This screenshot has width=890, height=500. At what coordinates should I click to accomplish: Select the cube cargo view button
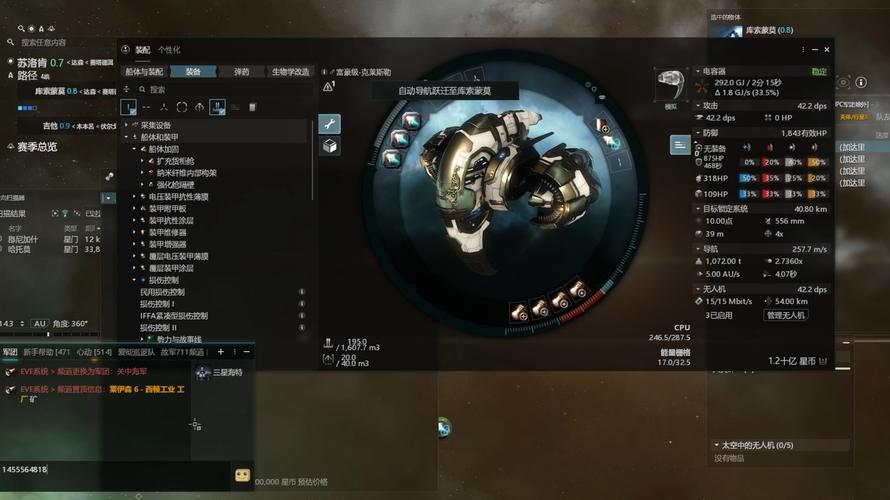click(330, 146)
